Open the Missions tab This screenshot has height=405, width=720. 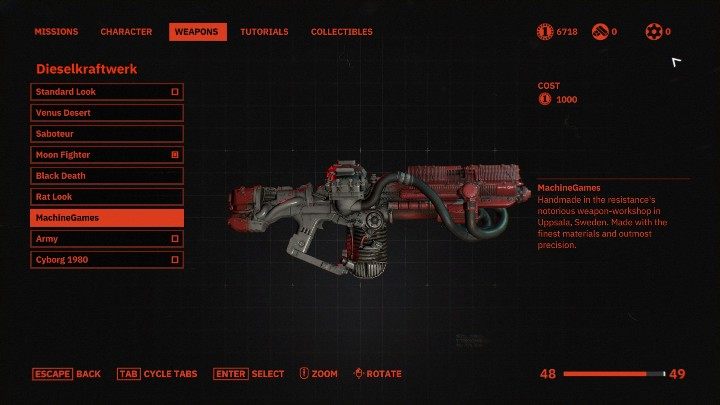click(56, 32)
